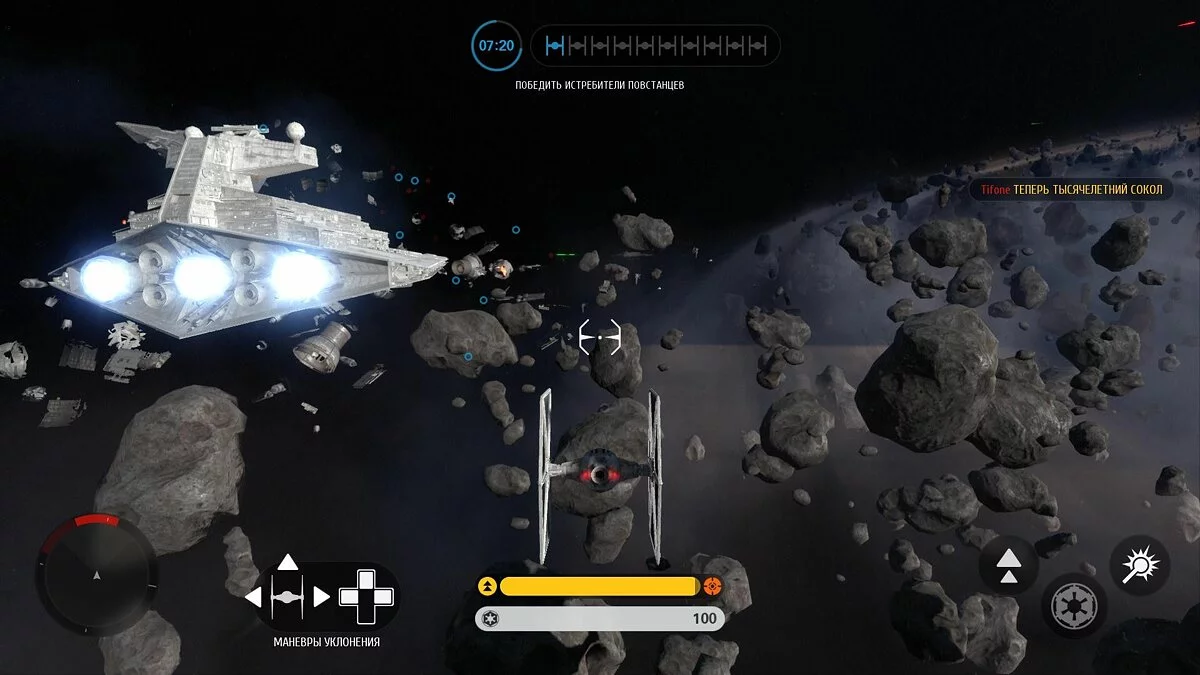Screen dimensions: 1200x675
Task: Click the circular radar scanner
Action: coord(96,573)
